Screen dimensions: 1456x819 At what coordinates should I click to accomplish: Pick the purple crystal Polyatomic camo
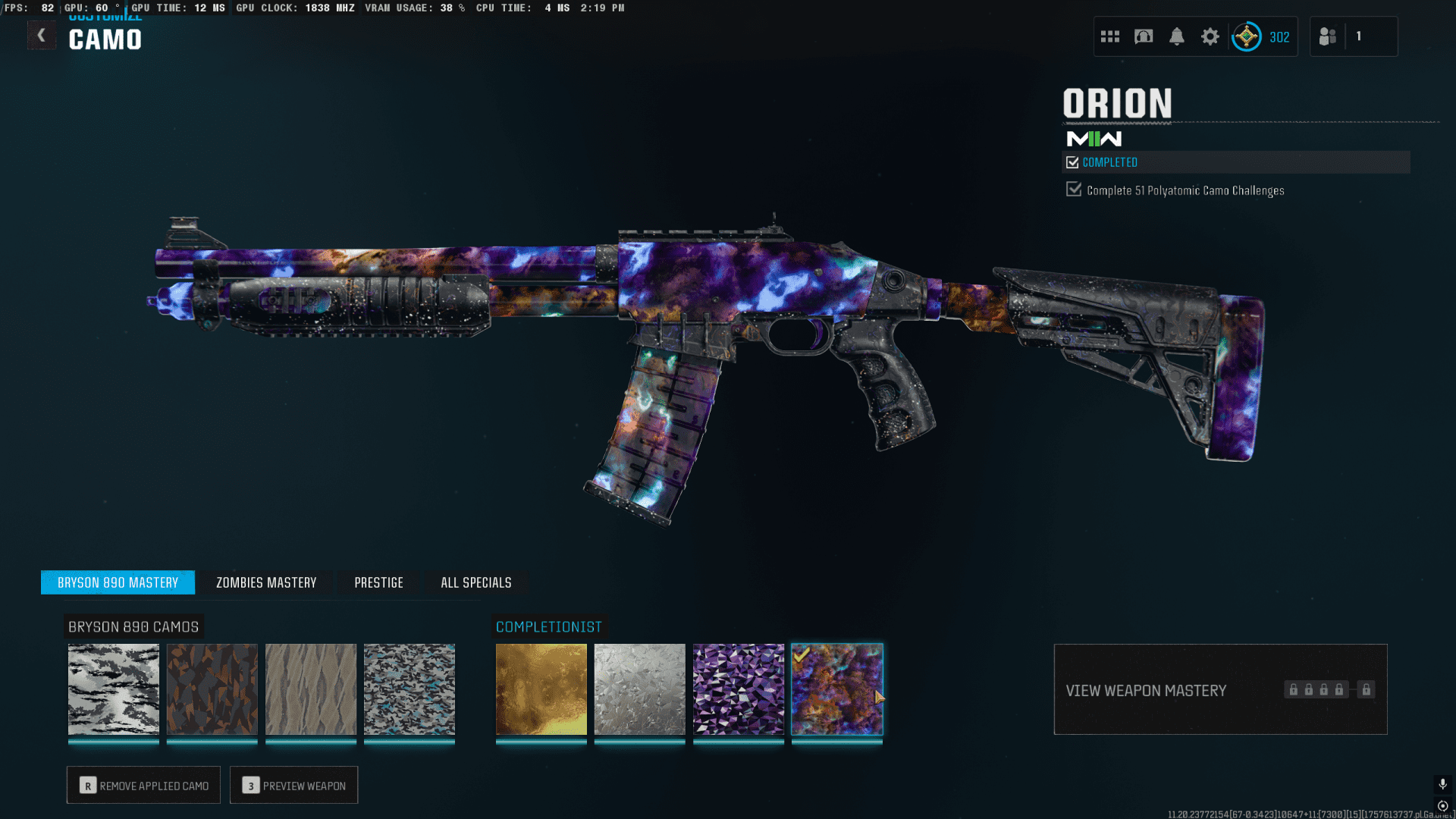click(739, 689)
